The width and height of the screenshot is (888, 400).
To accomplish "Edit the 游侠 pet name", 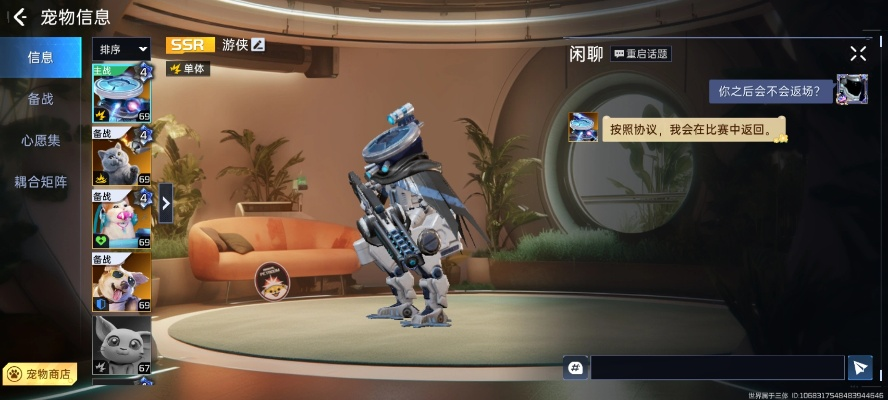I will [x=258, y=45].
